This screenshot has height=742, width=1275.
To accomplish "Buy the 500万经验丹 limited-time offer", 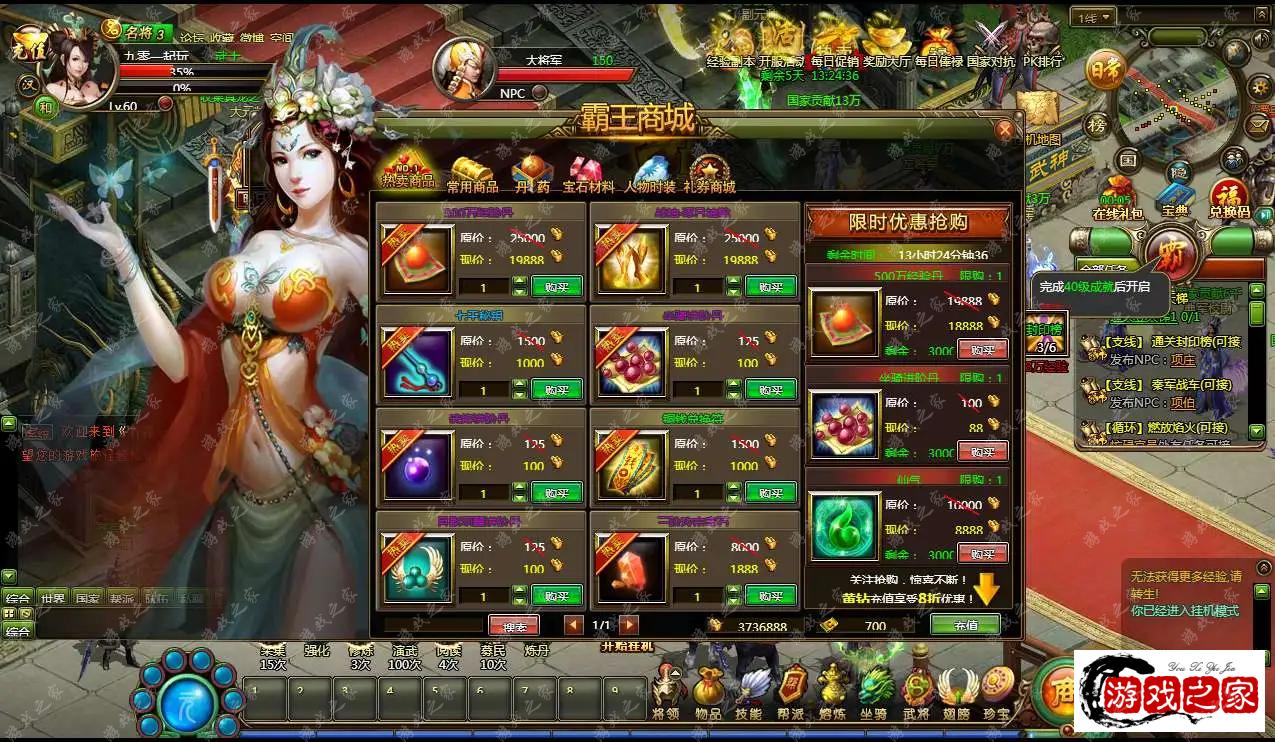I will click(x=982, y=349).
